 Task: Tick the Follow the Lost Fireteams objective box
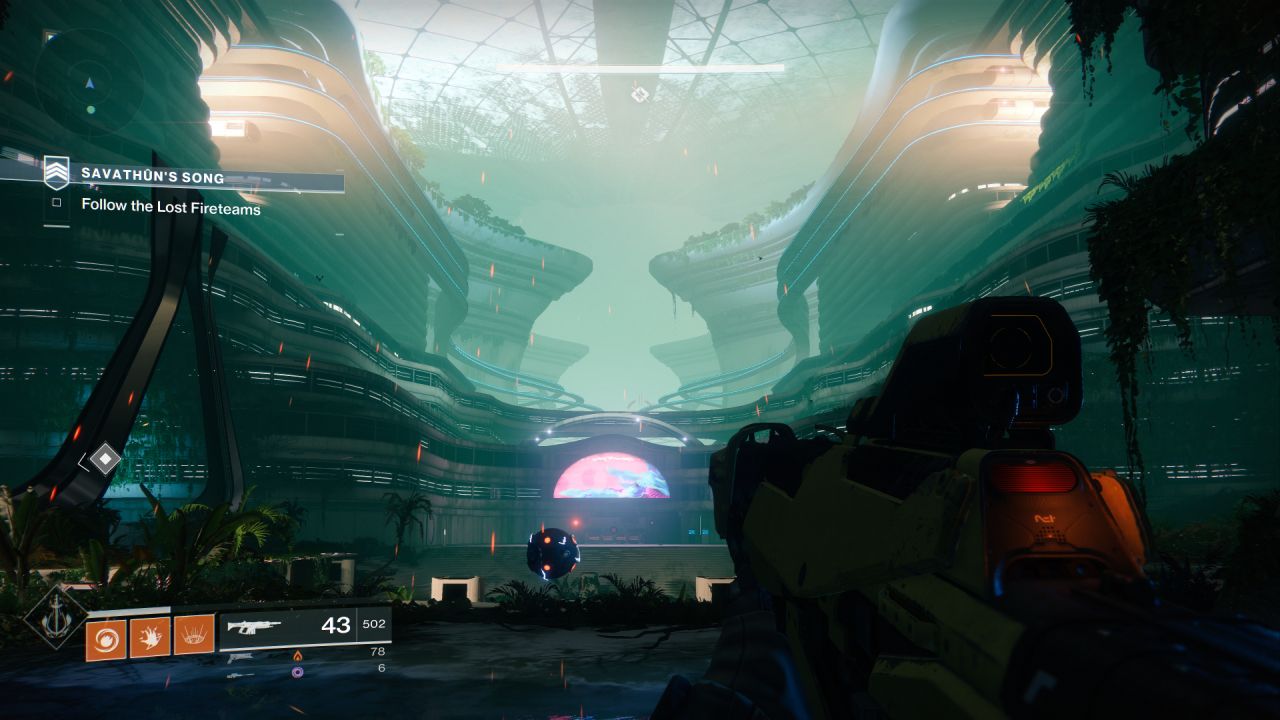(x=57, y=203)
